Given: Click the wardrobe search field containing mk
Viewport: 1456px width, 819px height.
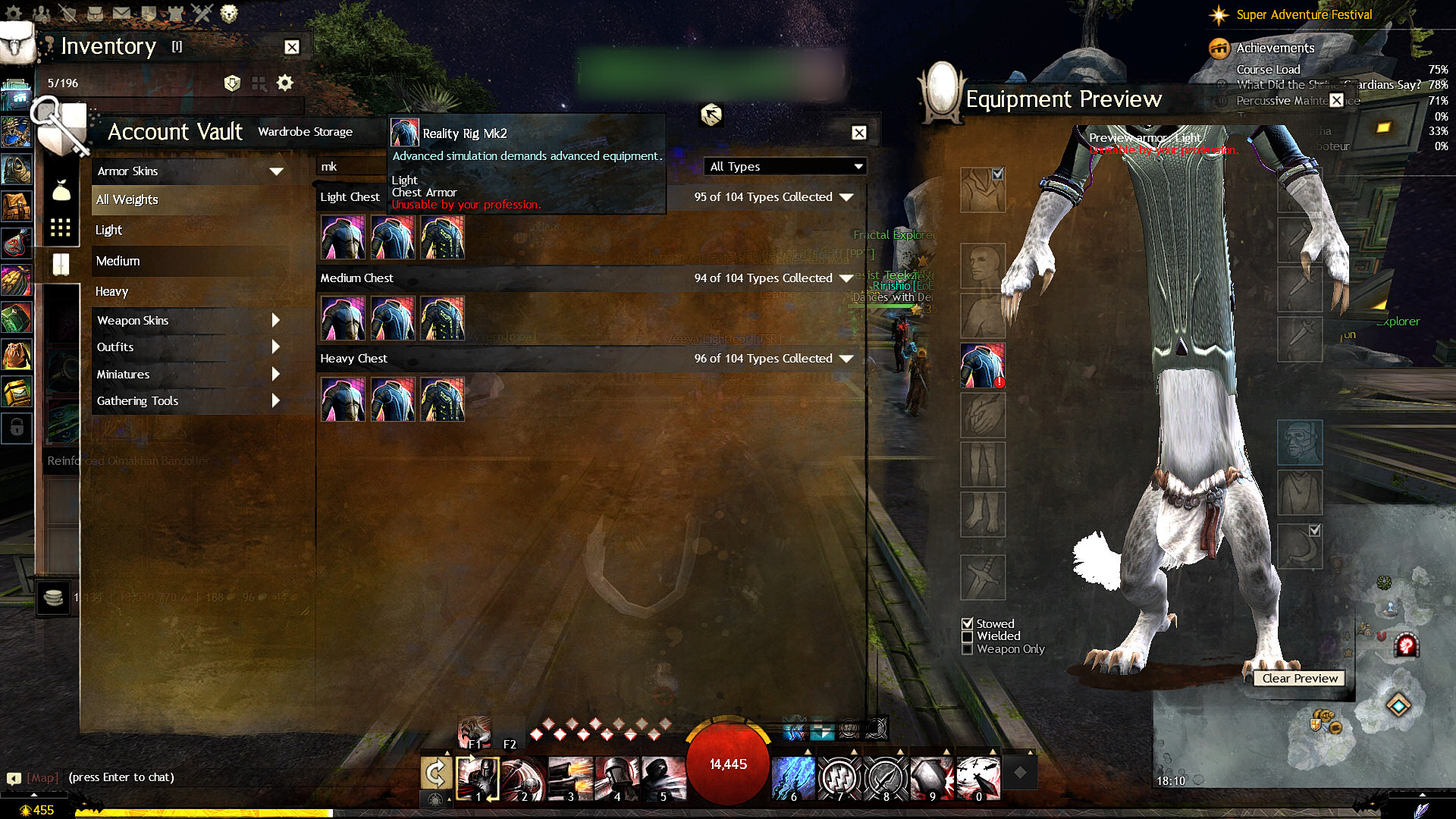Looking at the screenshot, I should [350, 167].
